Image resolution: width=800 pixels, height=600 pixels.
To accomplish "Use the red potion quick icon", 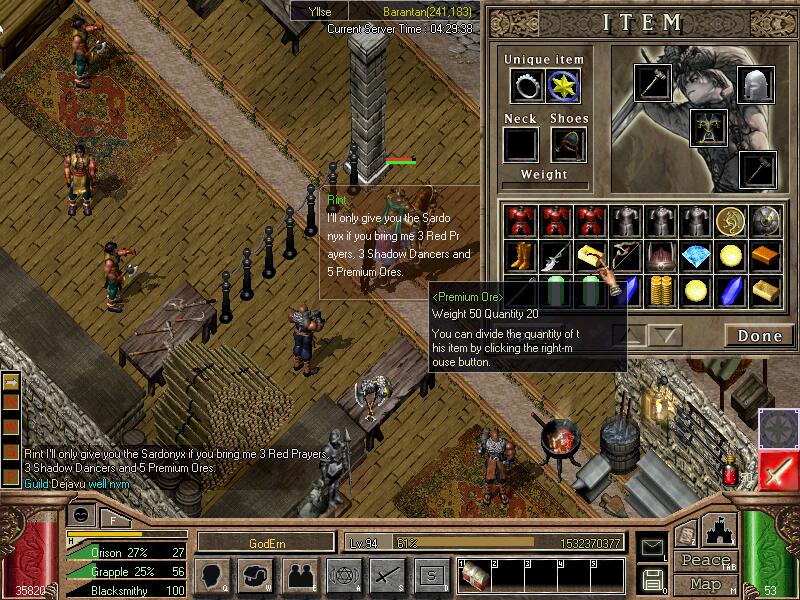I will pos(731,471).
